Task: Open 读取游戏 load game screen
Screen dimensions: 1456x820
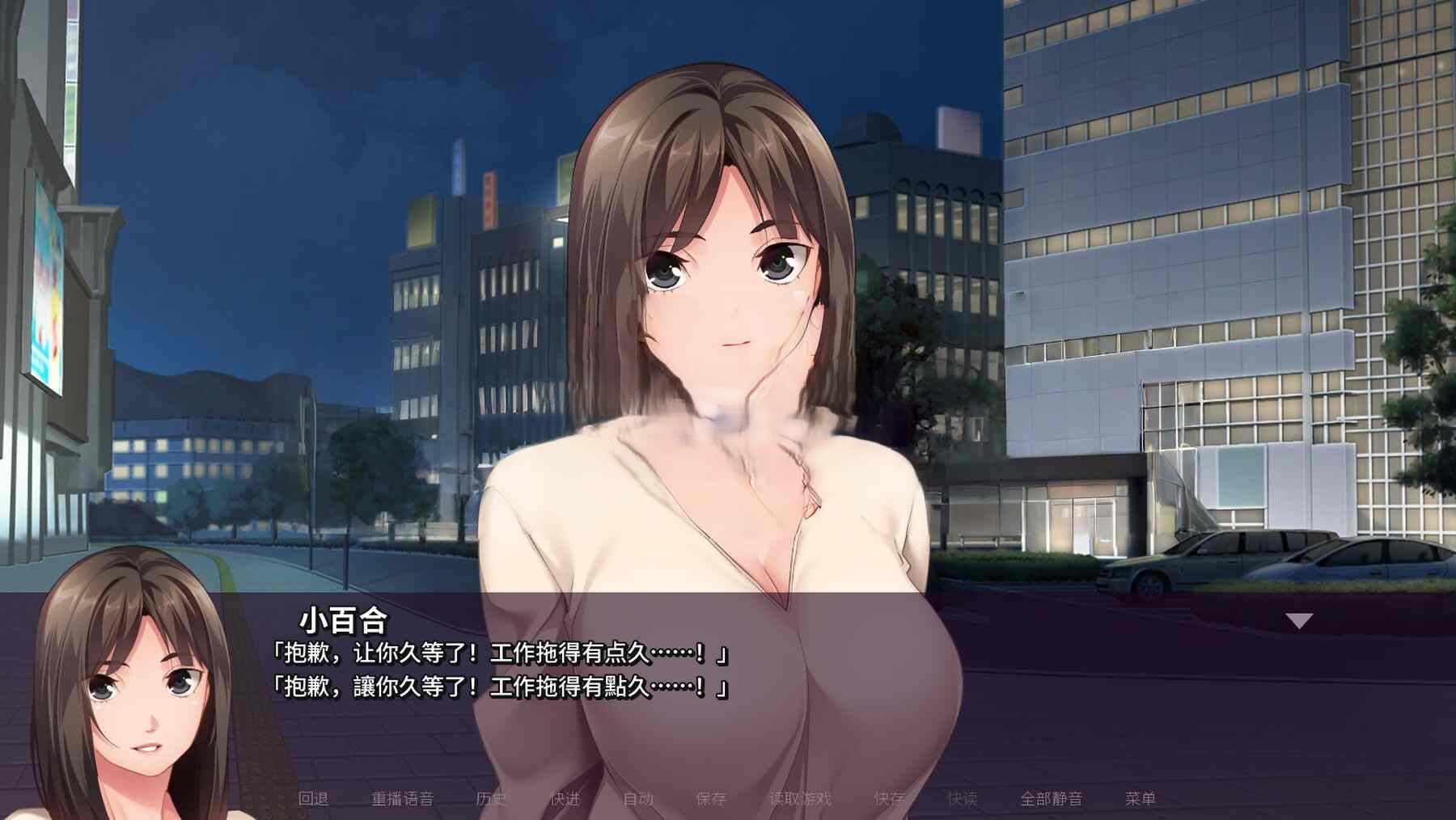Action: pyautogui.click(x=800, y=799)
